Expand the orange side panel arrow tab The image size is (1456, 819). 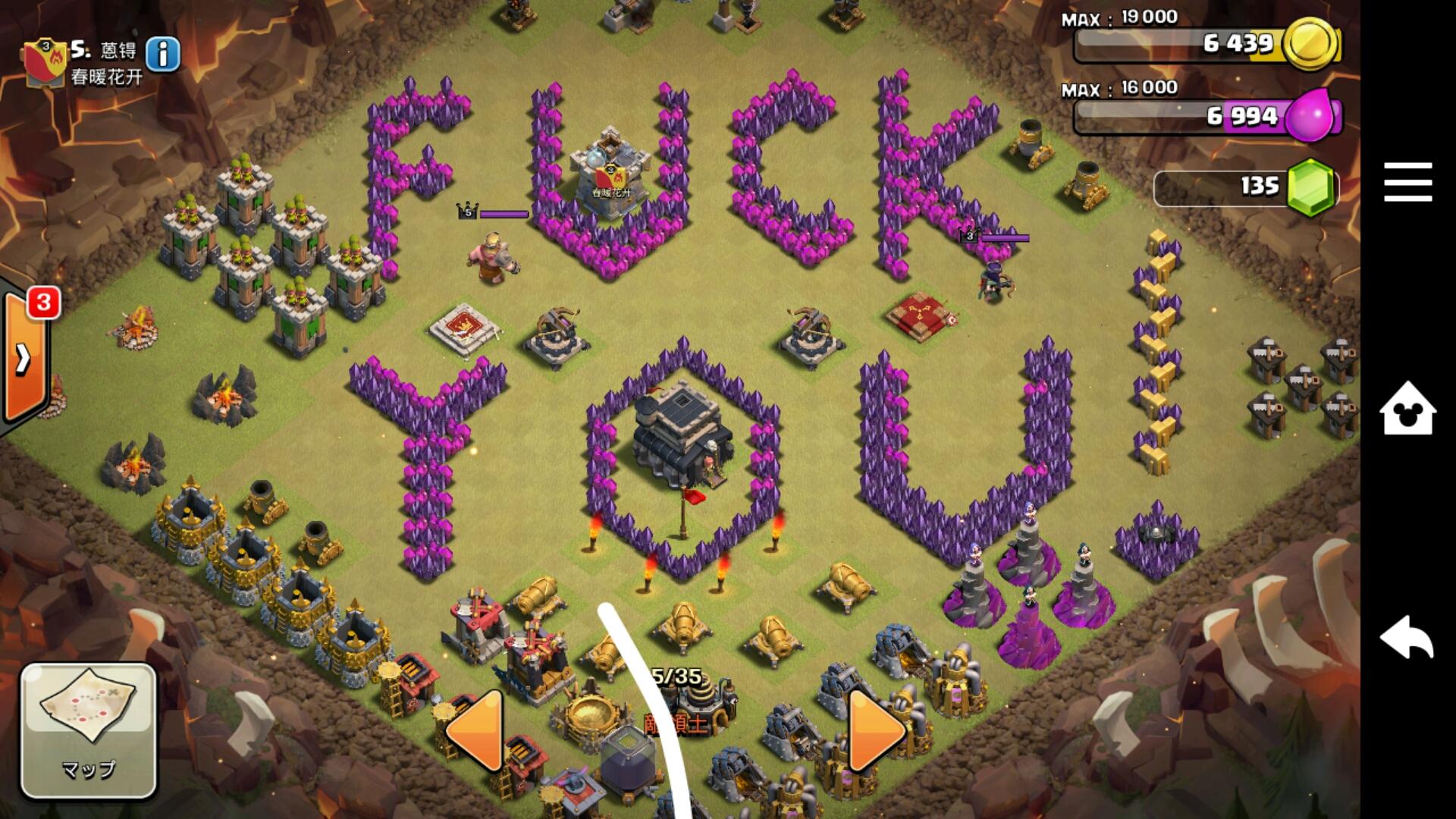[23, 358]
